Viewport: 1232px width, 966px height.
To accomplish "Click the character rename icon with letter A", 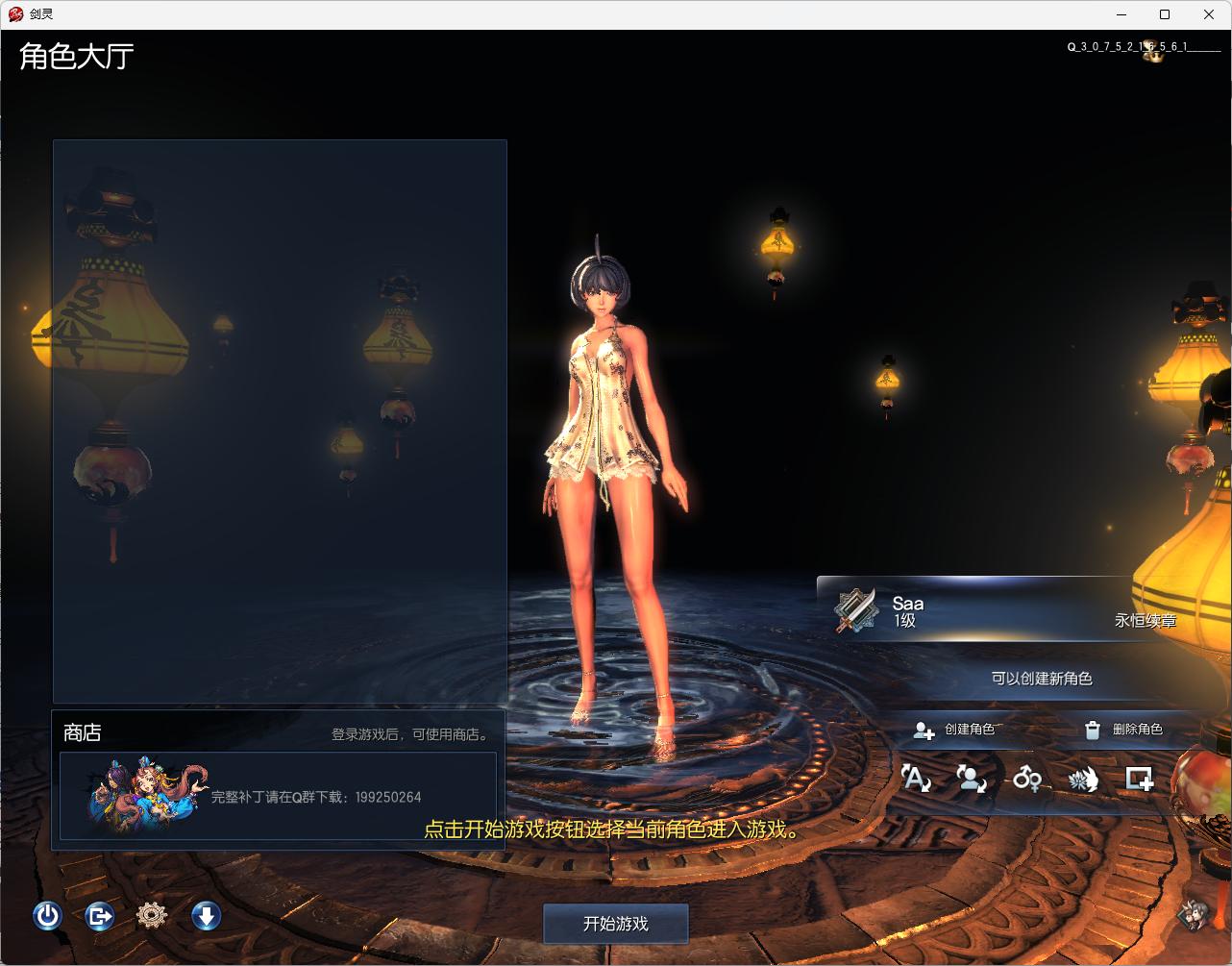I will [x=916, y=778].
